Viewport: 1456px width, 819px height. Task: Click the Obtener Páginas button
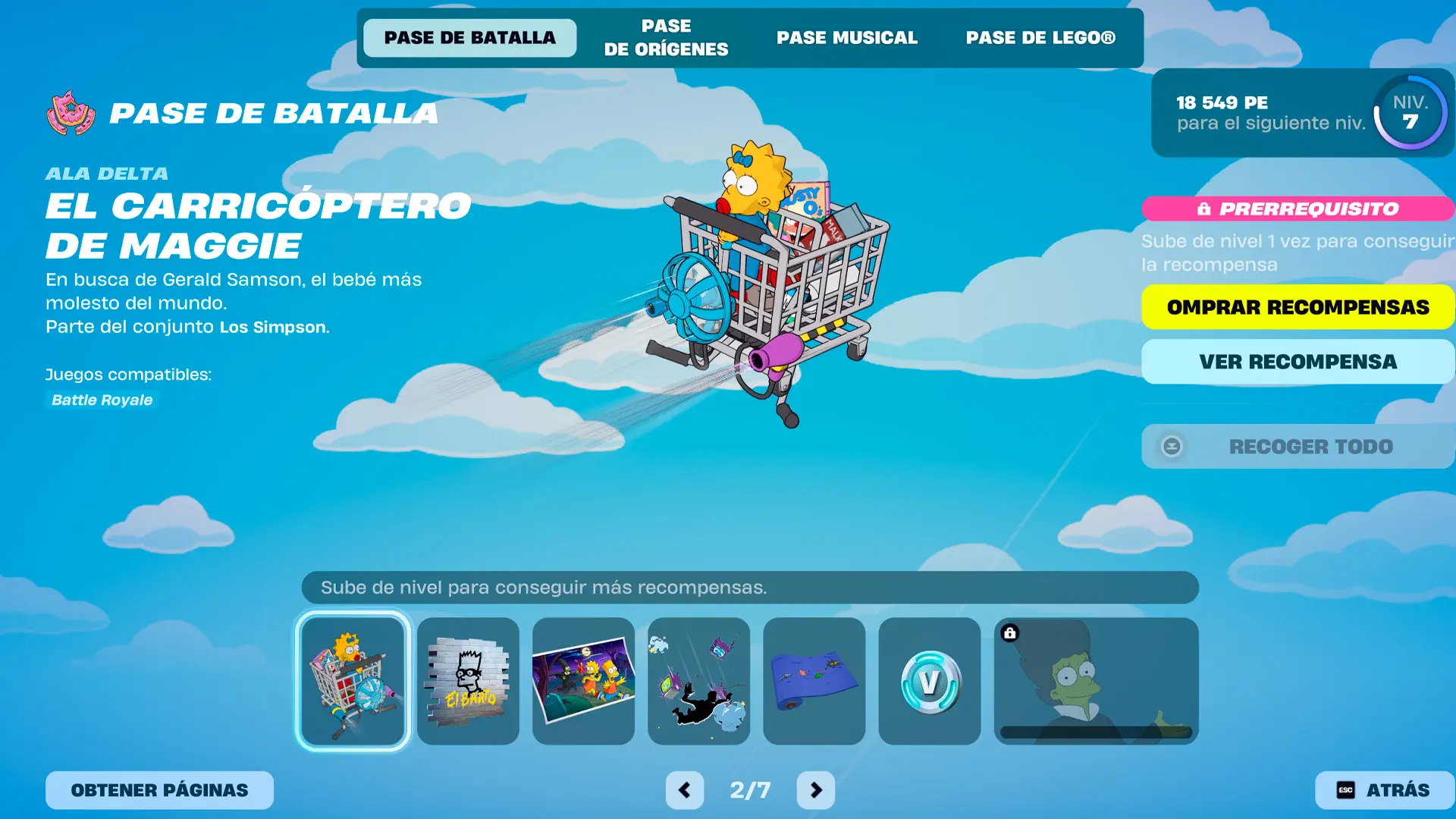(159, 790)
